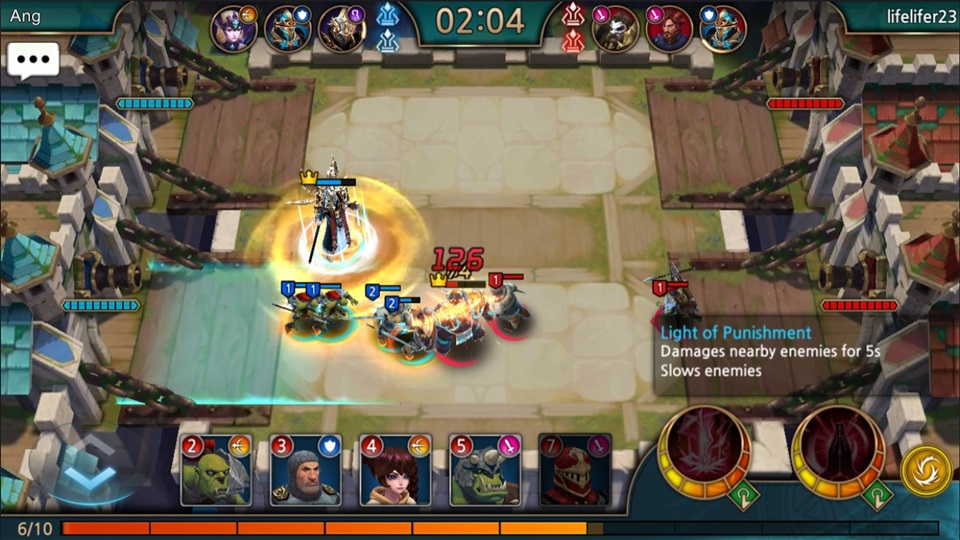Tap the gold swirl button

click(925, 469)
